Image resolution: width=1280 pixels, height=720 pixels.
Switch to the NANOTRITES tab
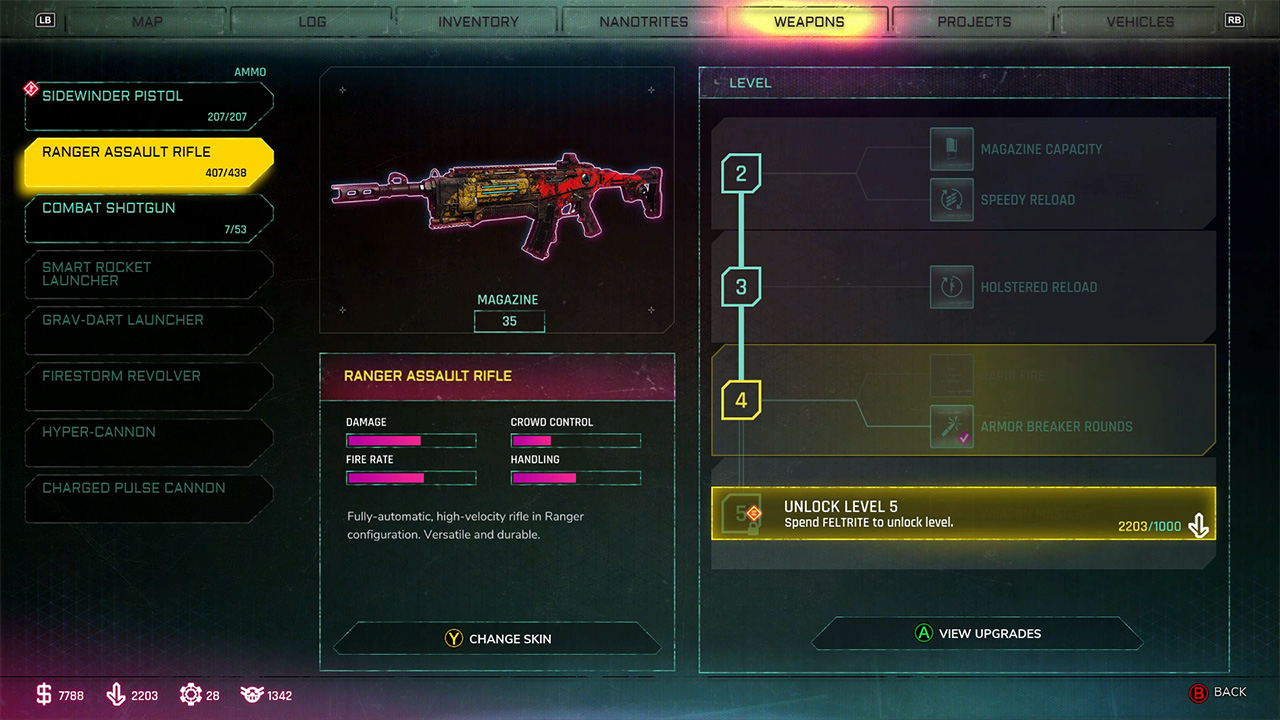click(x=643, y=21)
